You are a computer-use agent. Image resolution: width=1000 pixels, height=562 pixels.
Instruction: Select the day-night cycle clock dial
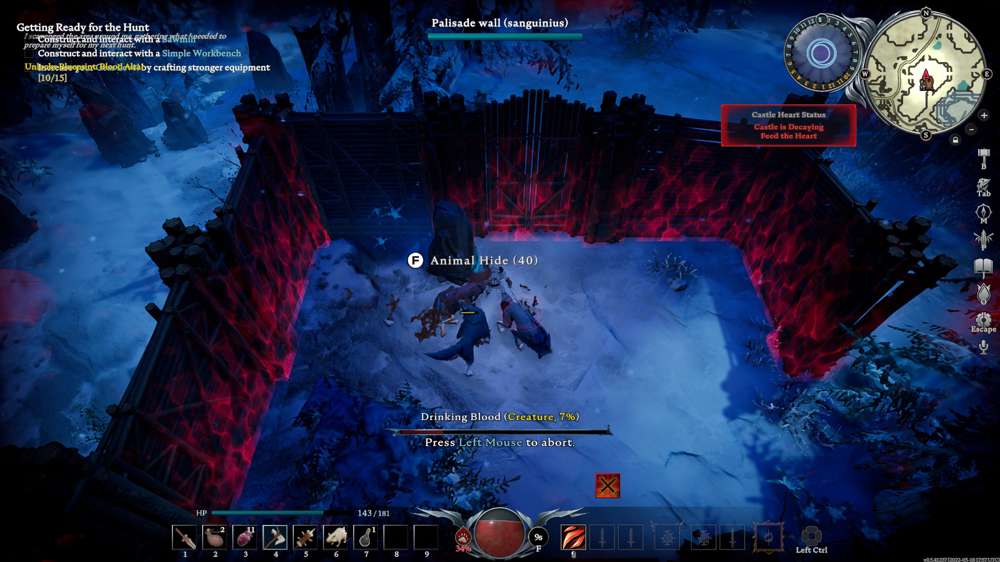[820, 53]
